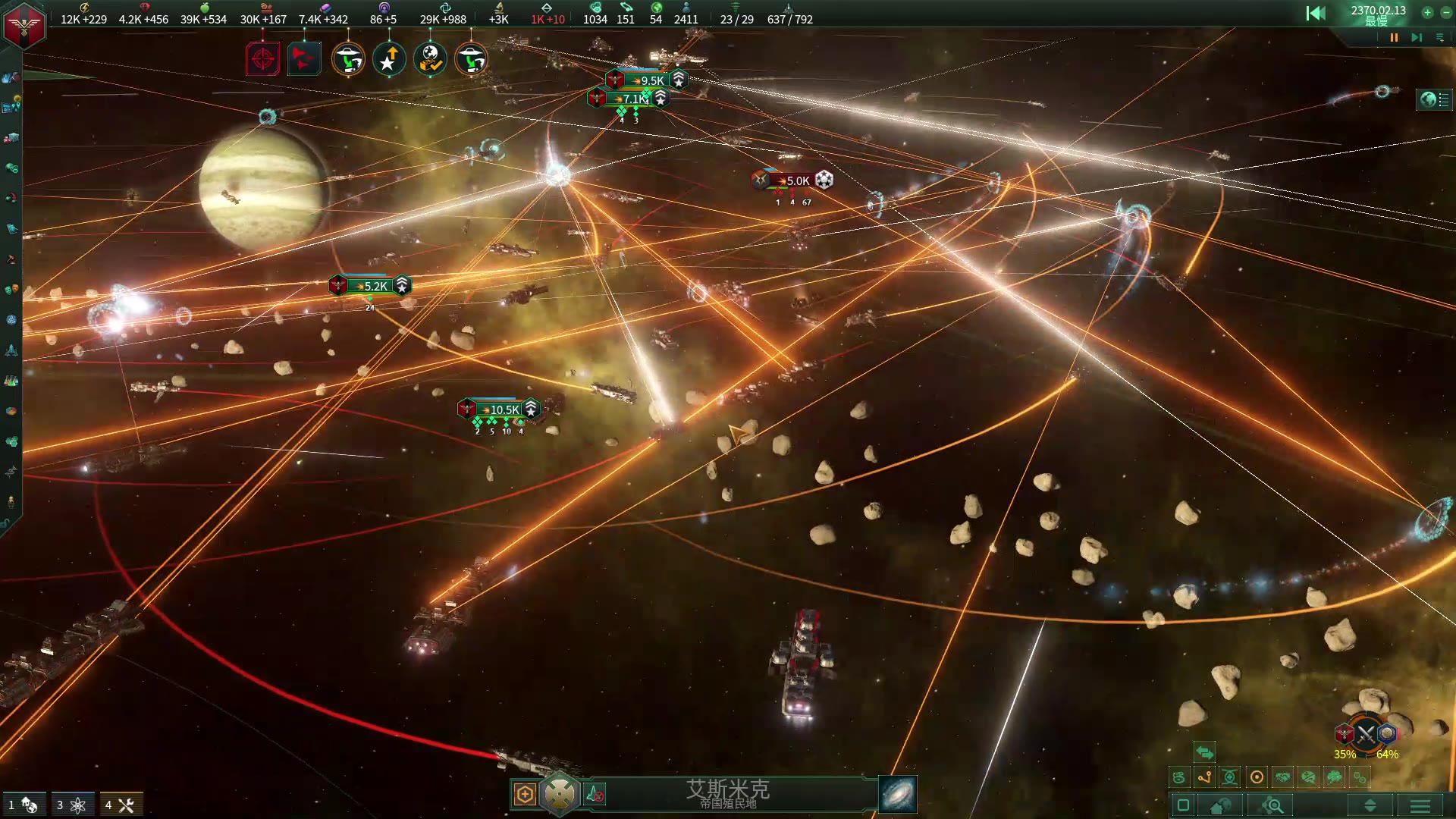Select the 9.5K fleet marker
Image resolution: width=1456 pixels, height=819 pixels.
(651, 80)
